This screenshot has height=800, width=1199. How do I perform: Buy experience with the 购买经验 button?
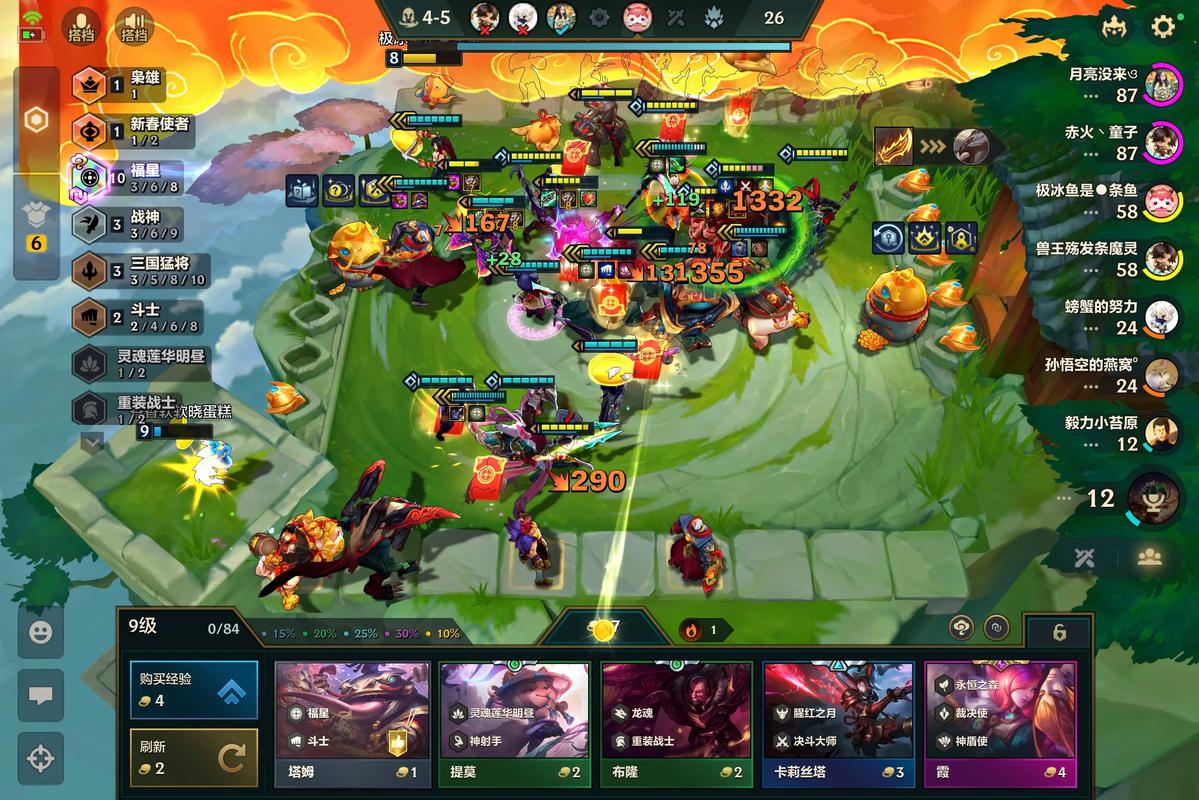coord(193,689)
